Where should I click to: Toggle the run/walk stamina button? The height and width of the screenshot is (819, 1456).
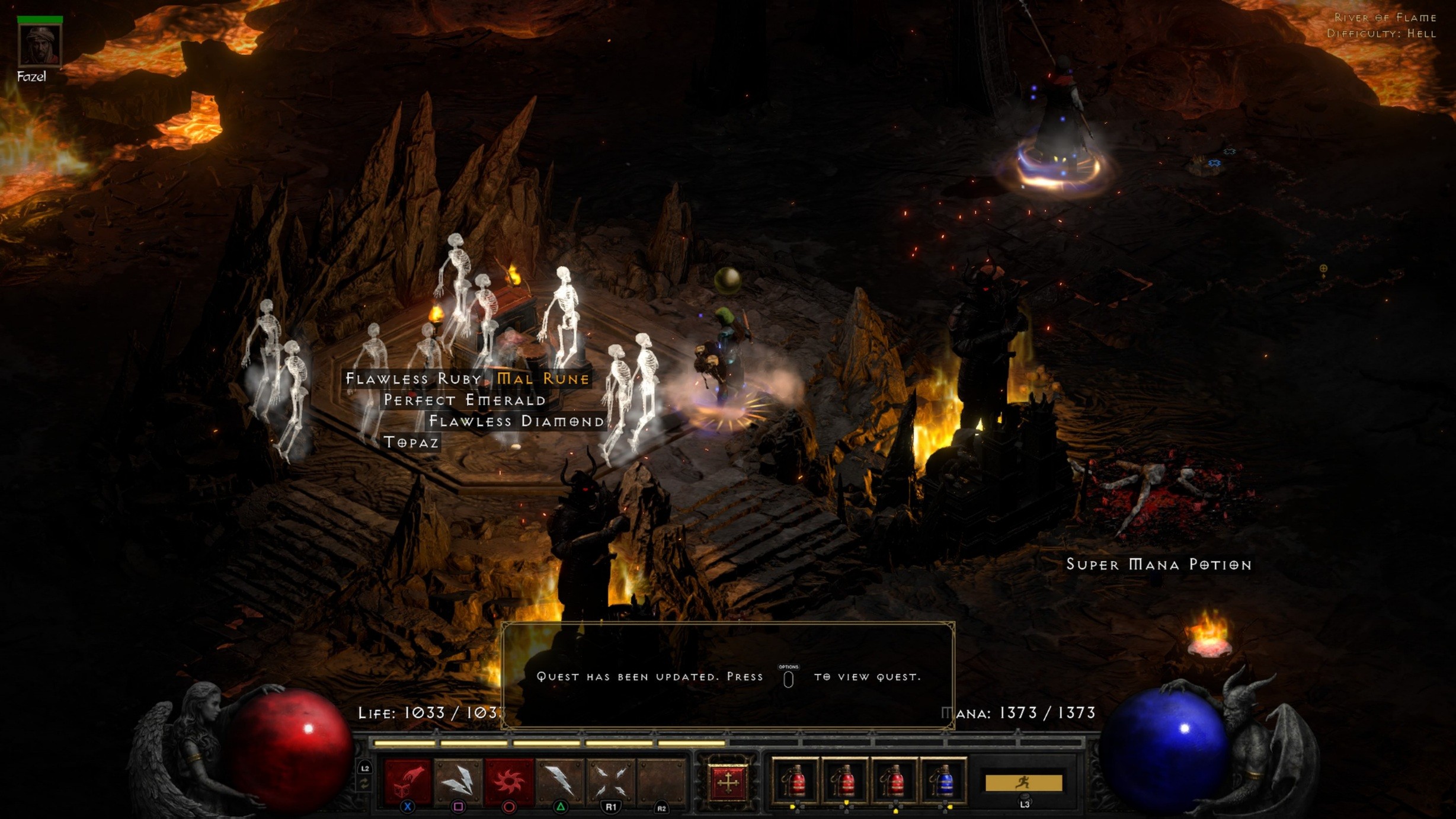click(1023, 783)
